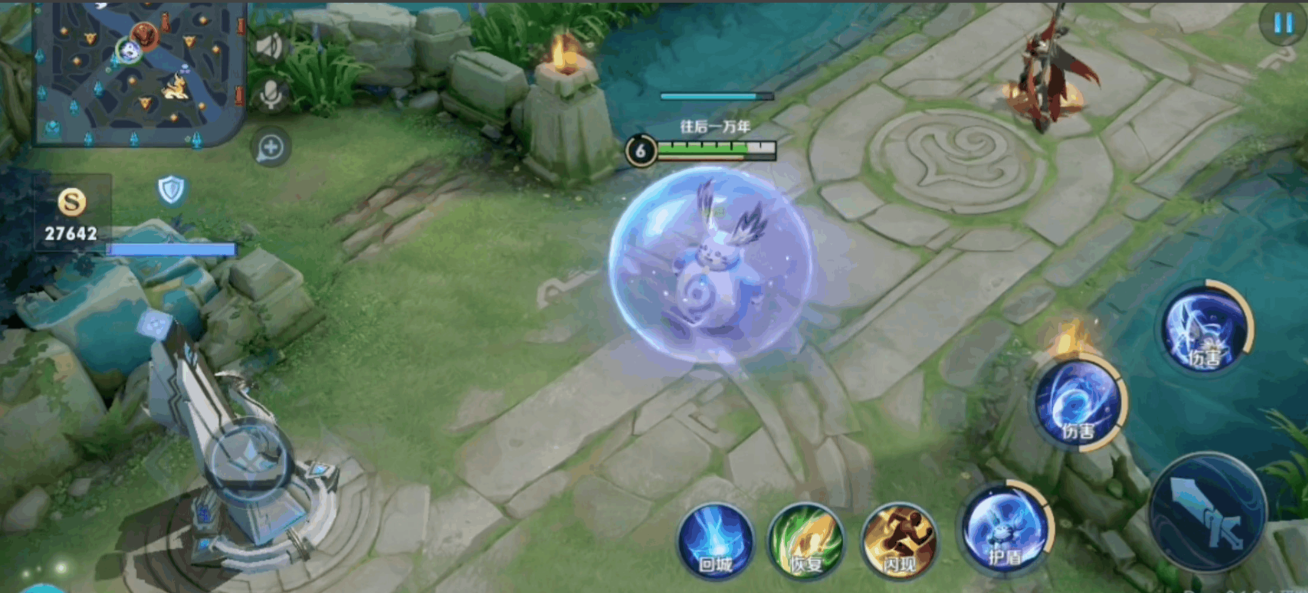Hit the sword basic attack button
Viewport: 1308px width, 593px height.
click(x=1208, y=512)
